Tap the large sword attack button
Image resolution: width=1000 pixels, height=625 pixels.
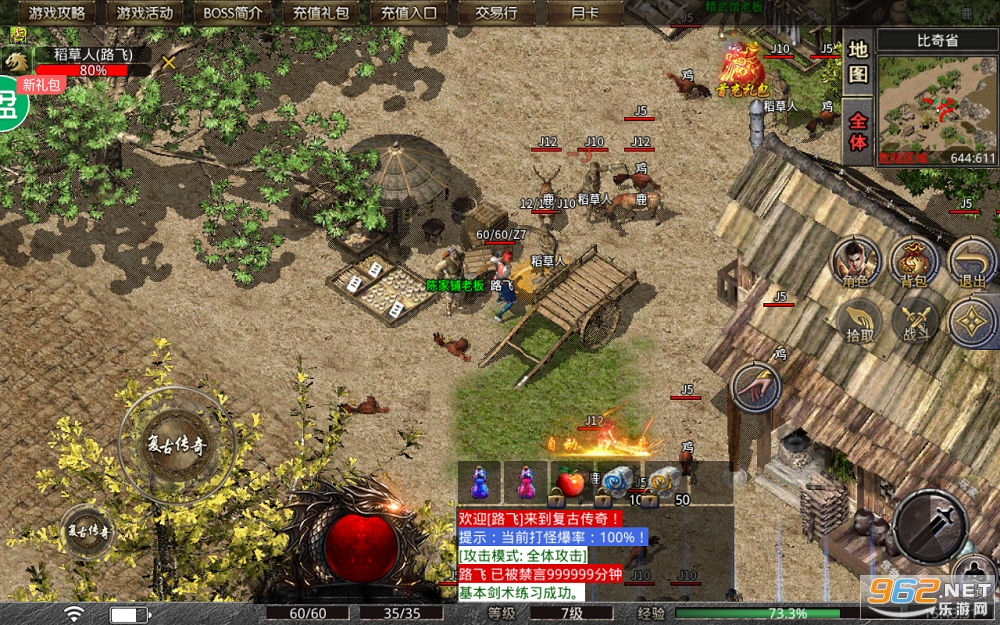pos(928,525)
